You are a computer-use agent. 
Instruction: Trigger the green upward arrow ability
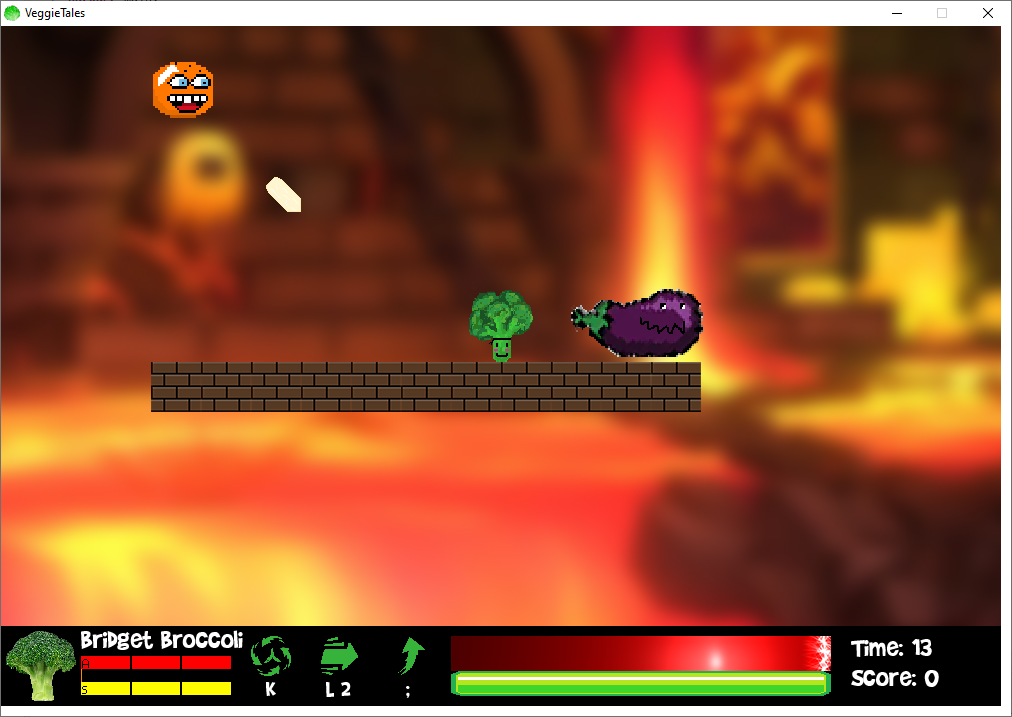pos(411,656)
